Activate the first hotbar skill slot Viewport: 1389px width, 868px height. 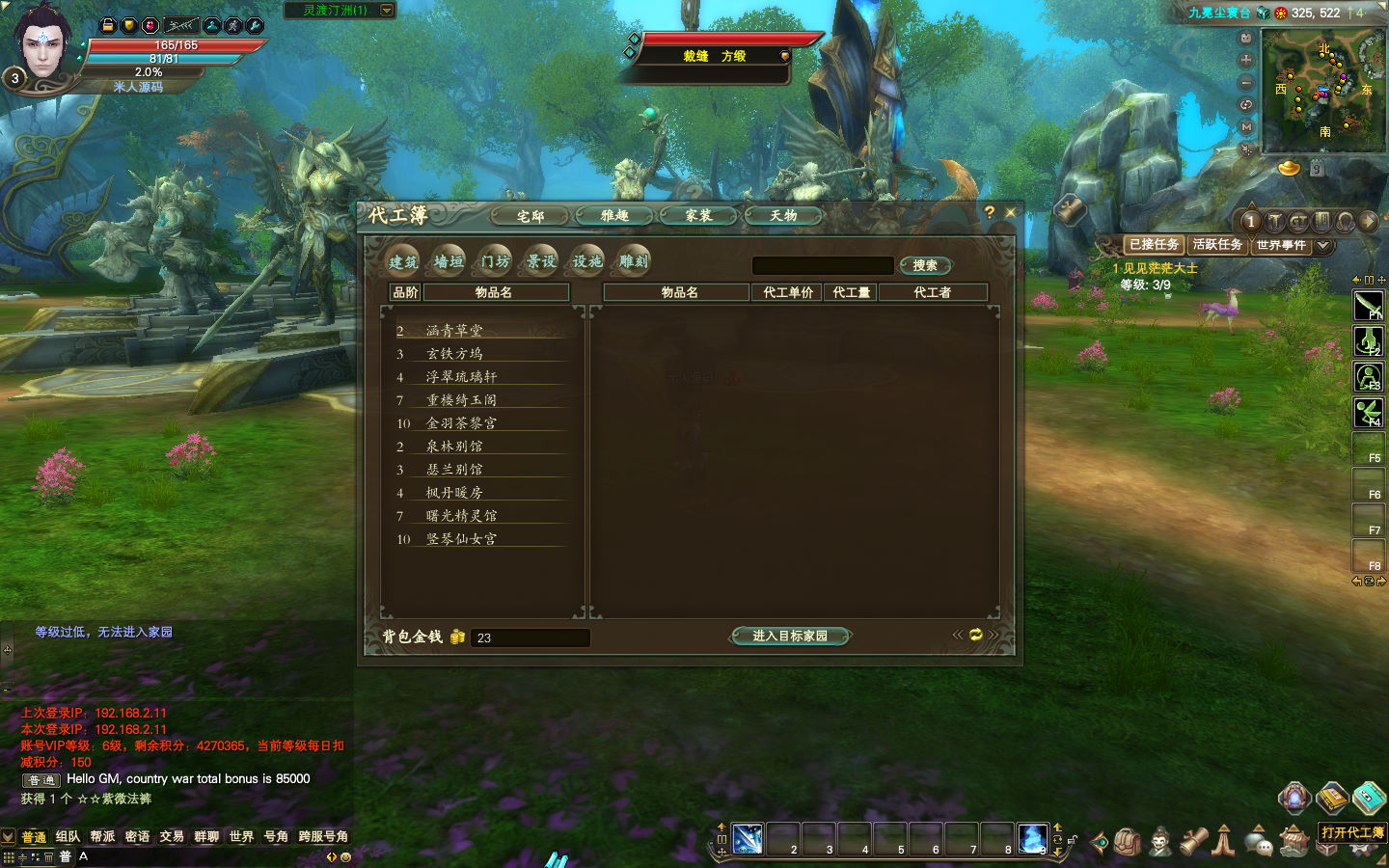click(748, 838)
